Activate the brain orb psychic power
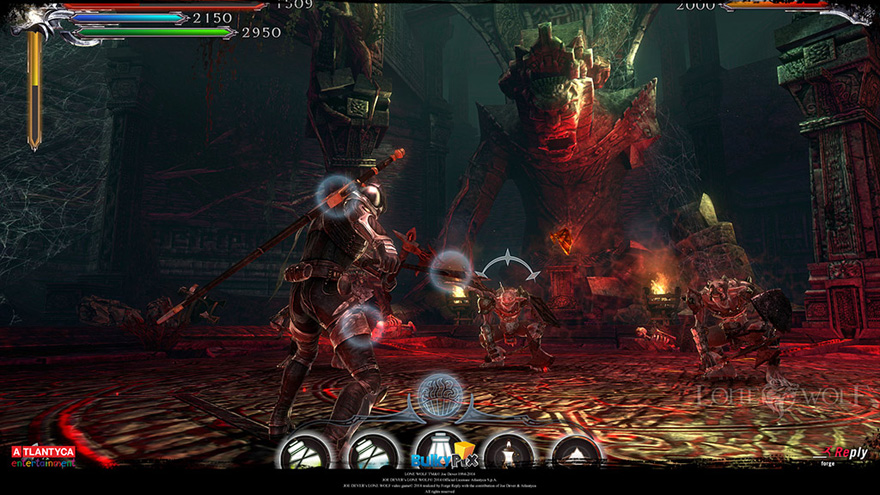The width and height of the screenshot is (880, 495). 439,393
